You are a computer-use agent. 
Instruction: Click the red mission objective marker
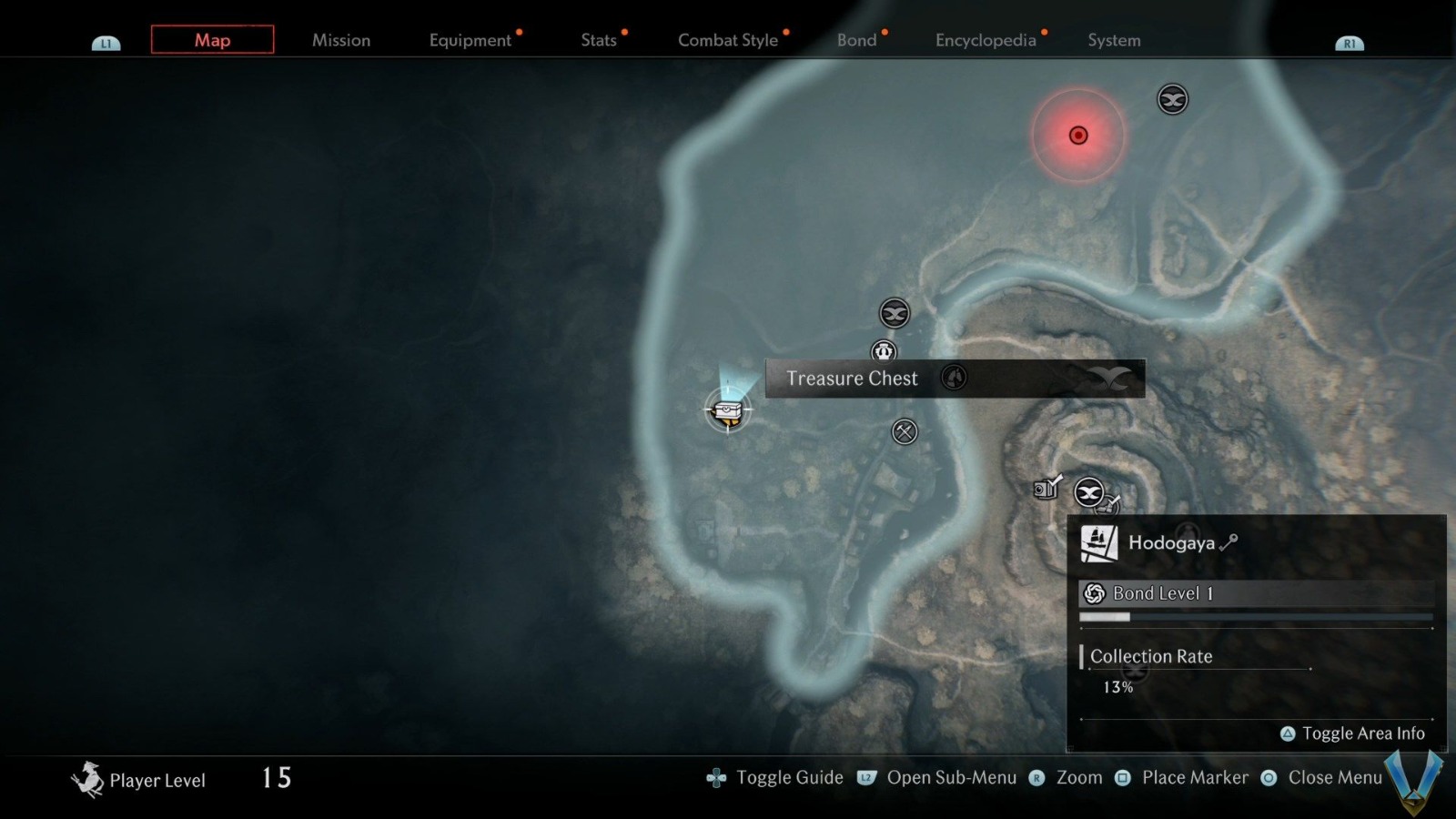[1078, 135]
